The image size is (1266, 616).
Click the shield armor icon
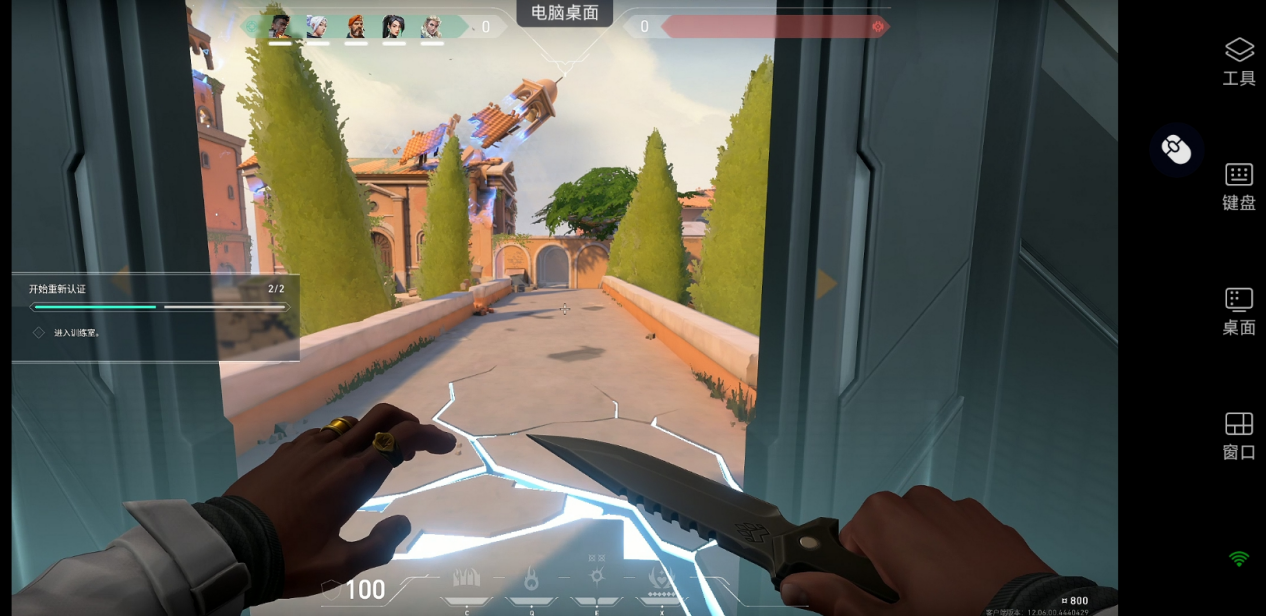tap(330, 589)
